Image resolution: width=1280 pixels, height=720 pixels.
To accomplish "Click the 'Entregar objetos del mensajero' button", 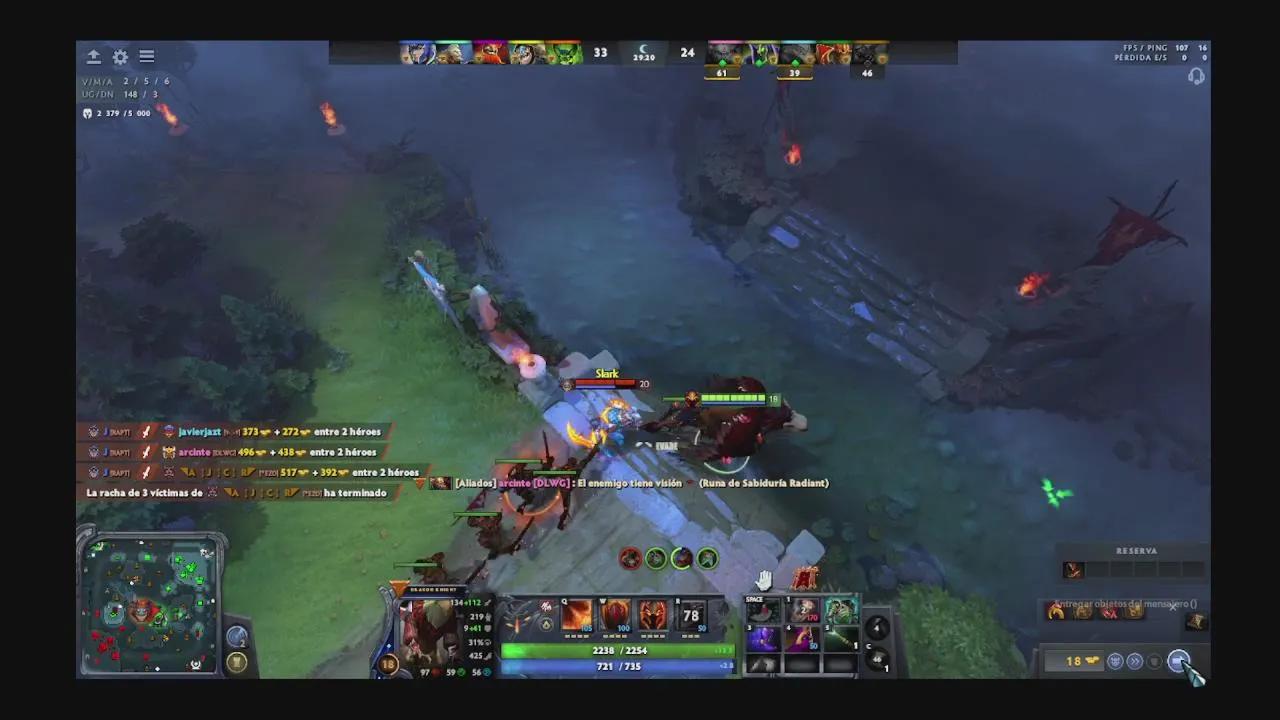I will coord(1120,604).
